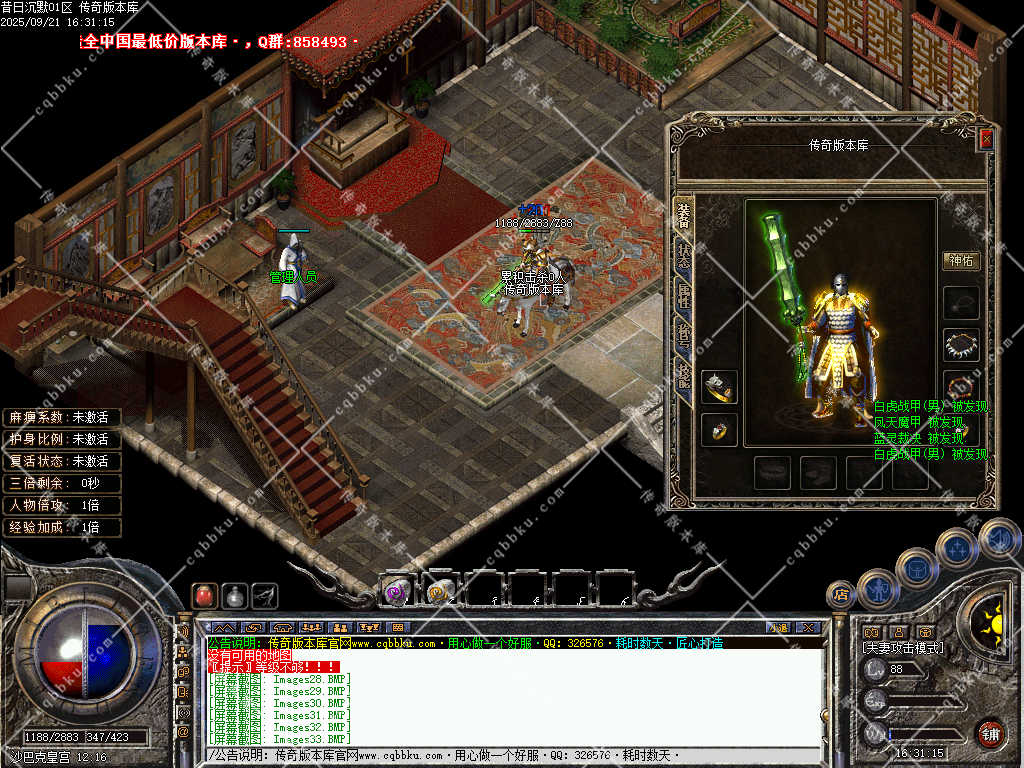The height and width of the screenshot is (768, 1024).
Task: Switch to the 状态 status tab
Action: [684, 261]
